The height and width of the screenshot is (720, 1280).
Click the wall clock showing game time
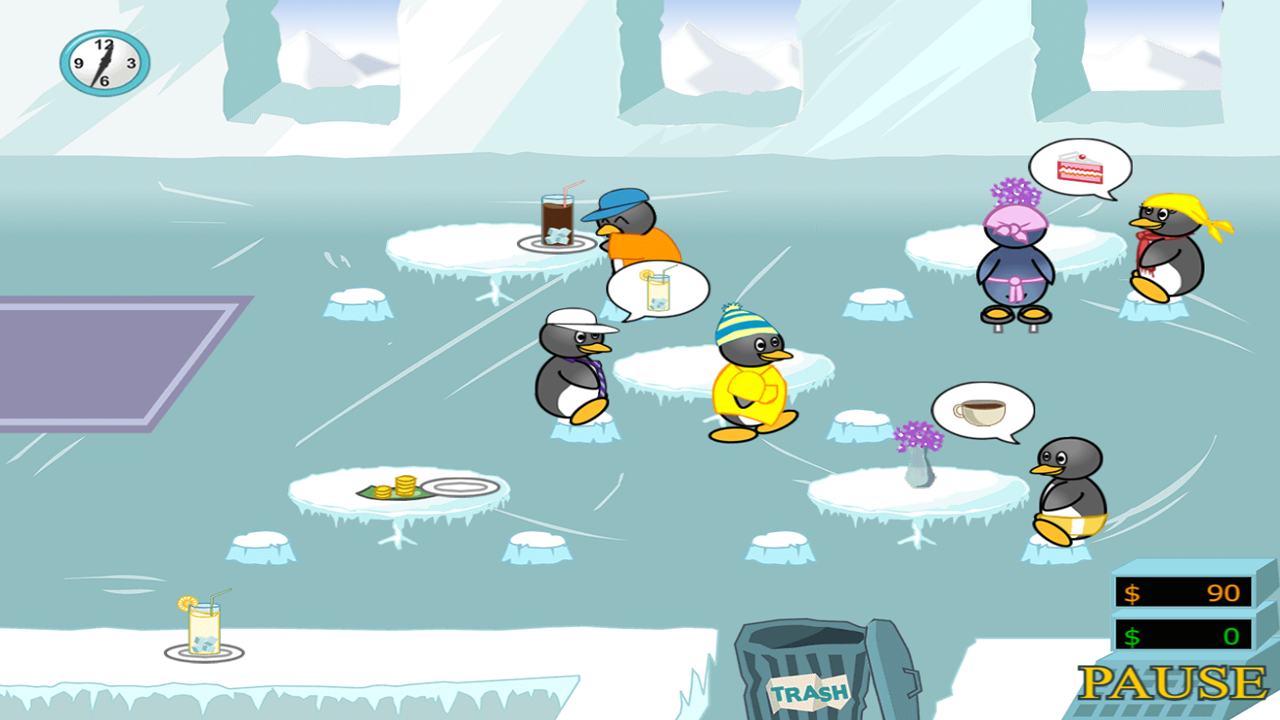[x=103, y=62]
